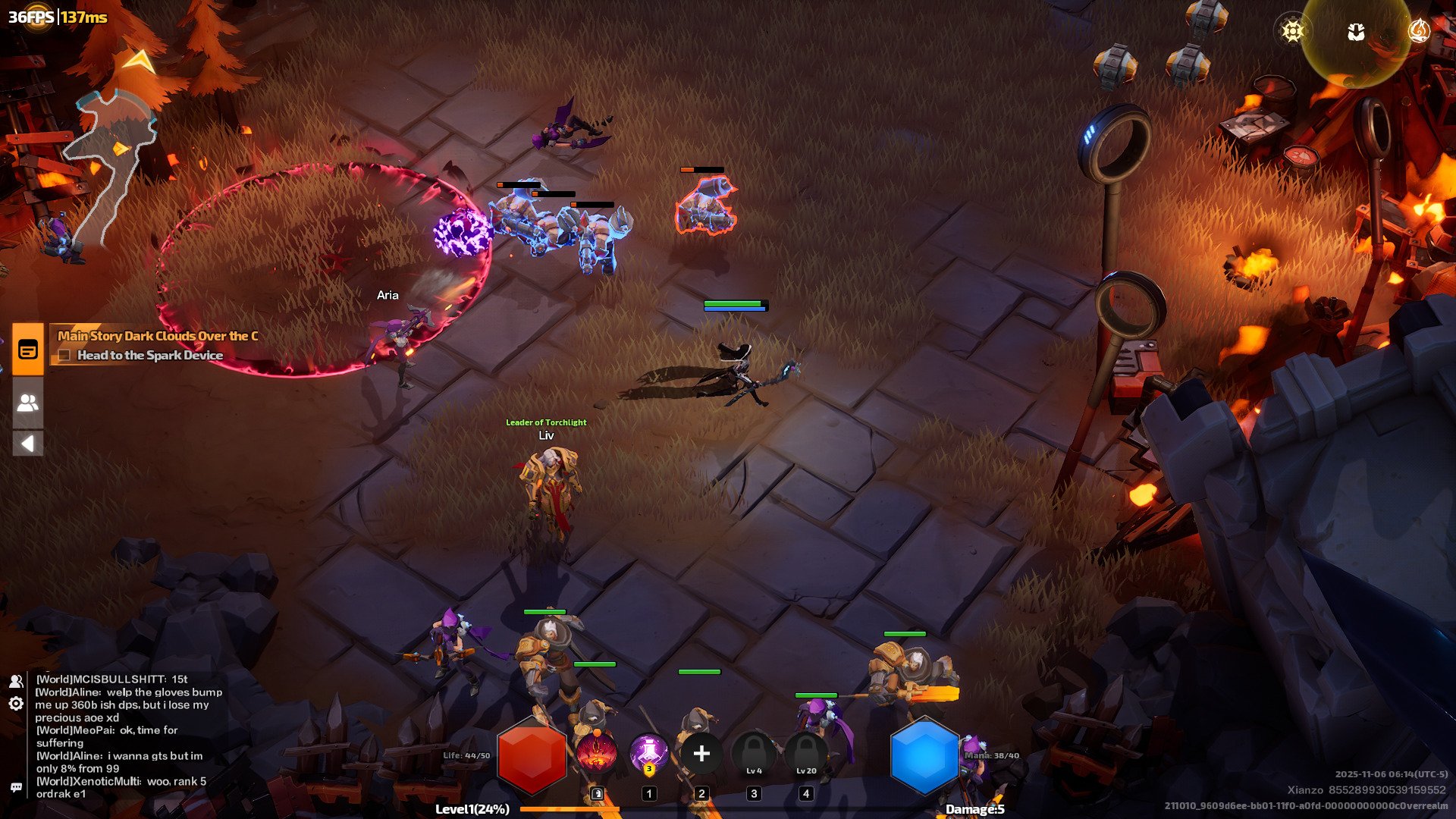Click the locked Lv 4 skill slot
This screenshot has height=819, width=1456.
754,754
